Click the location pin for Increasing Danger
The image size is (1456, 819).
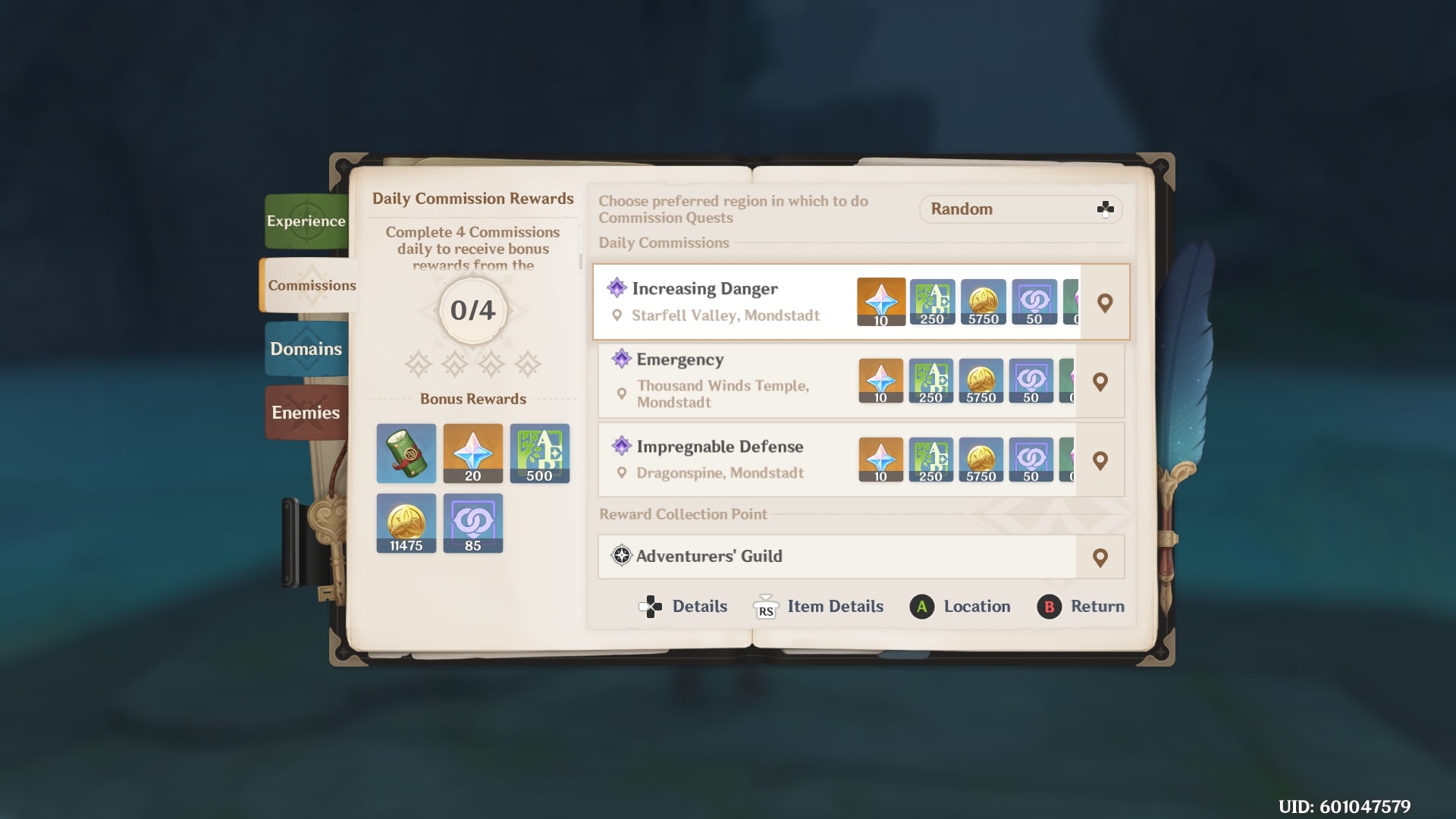pos(1104,301)
